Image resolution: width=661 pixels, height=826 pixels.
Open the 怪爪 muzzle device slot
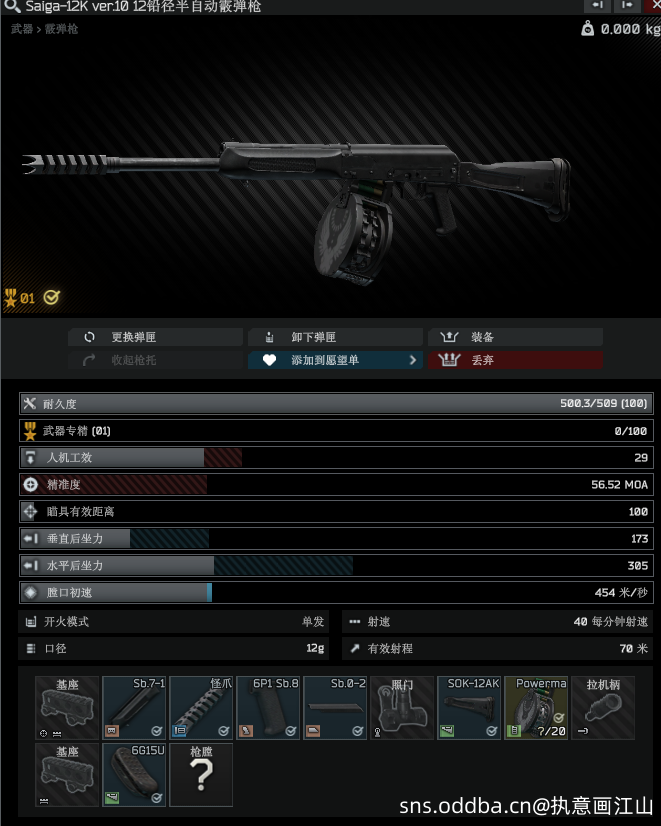(201, 708)
